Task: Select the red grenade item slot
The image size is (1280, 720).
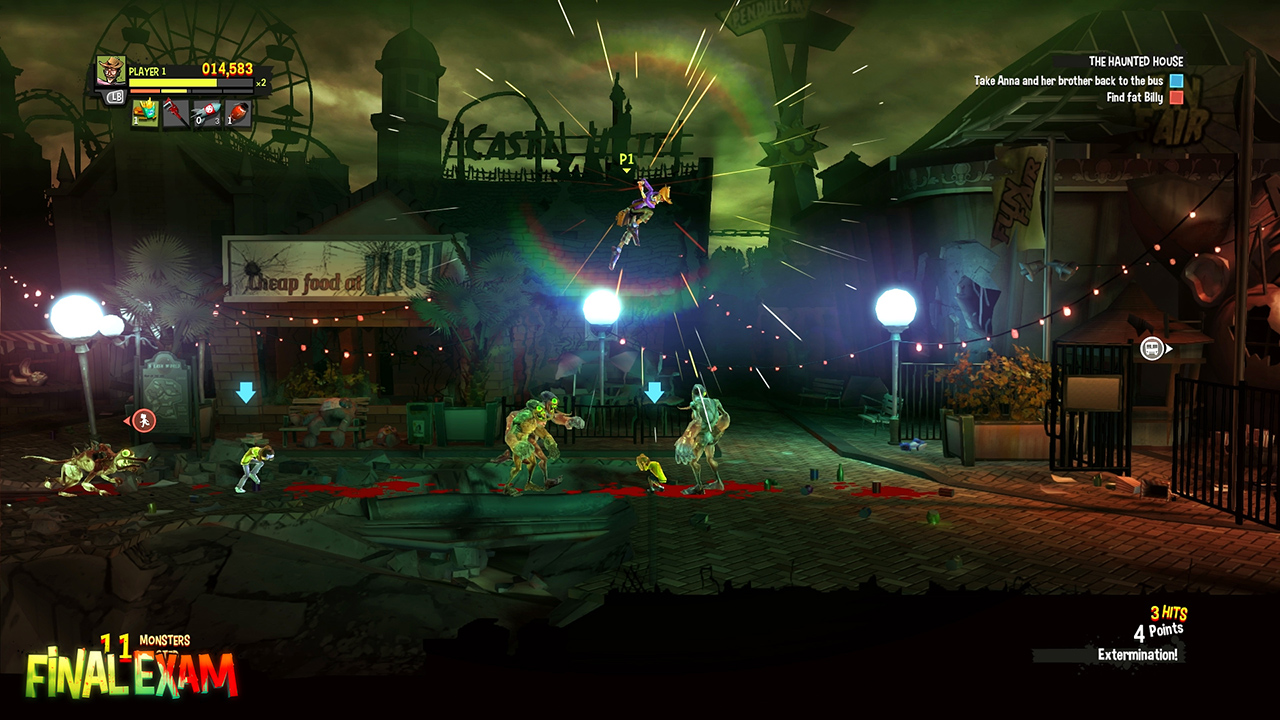Action: 238,113
